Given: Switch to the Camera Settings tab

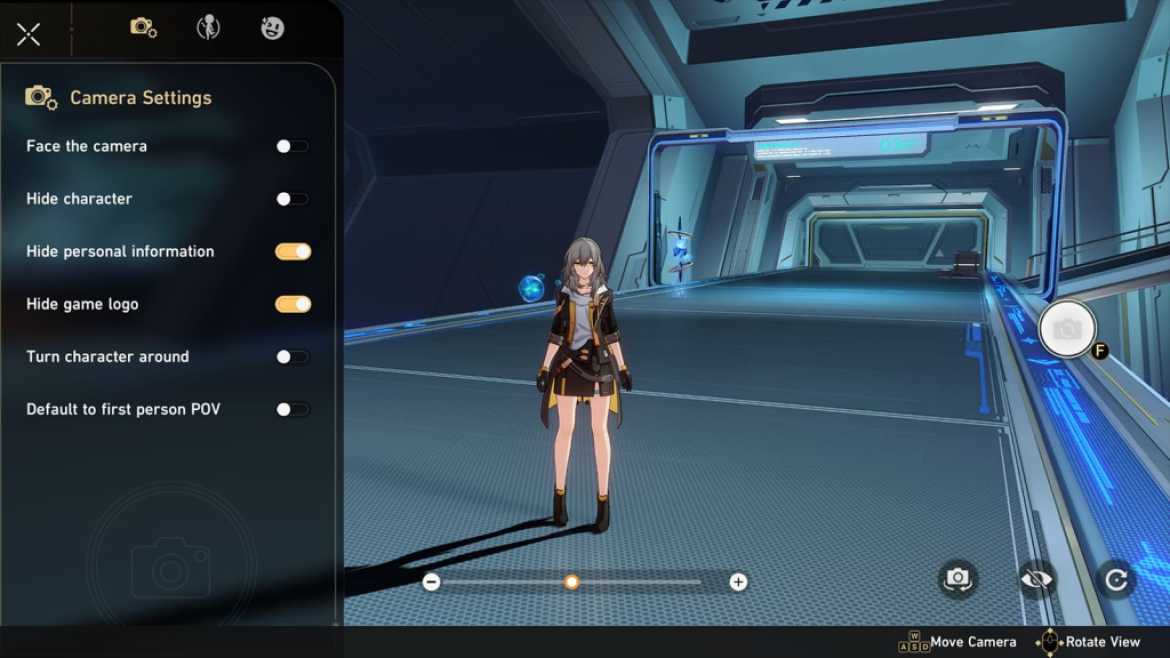Looking at the screenshot, I should [x=143, y=28].
